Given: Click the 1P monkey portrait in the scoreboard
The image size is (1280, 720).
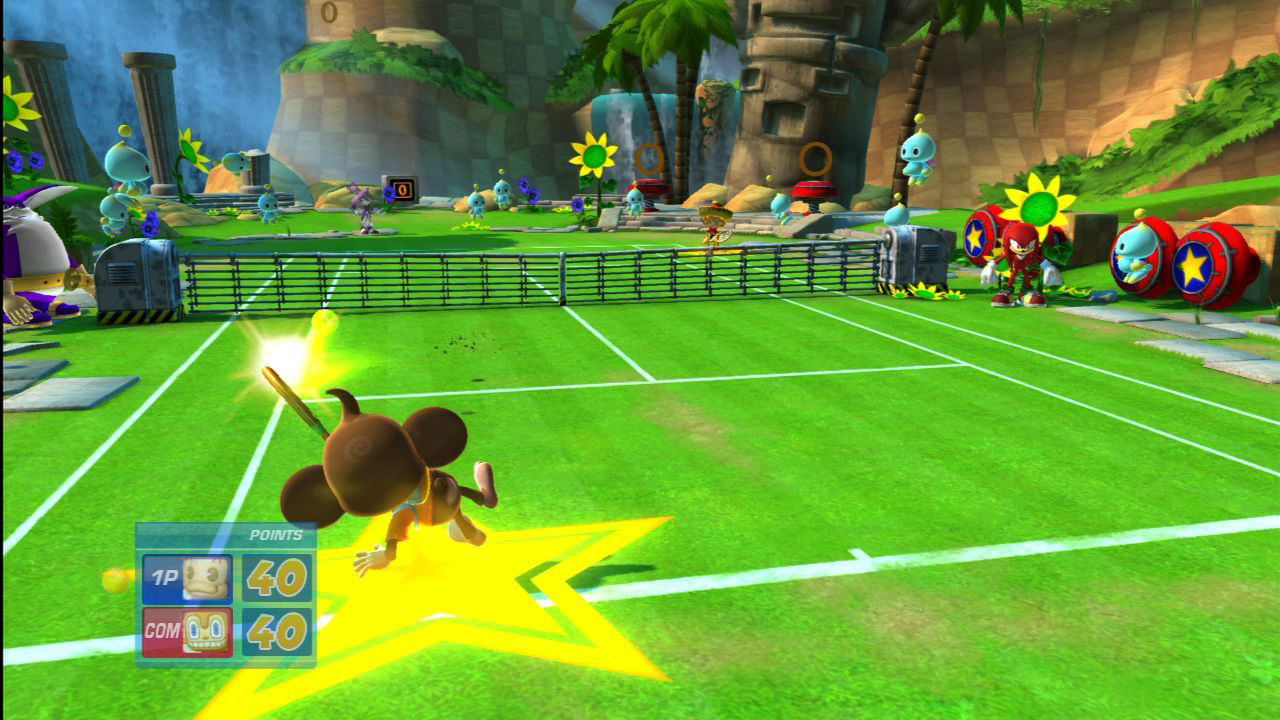Looking at the screenshot, I should tap(206, 578).
